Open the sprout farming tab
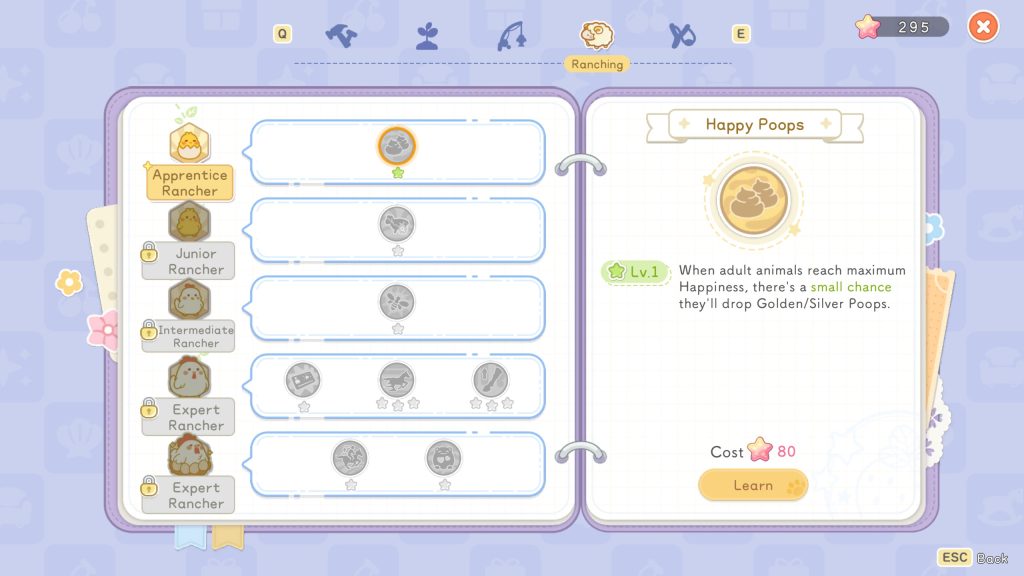 point(427,35)
